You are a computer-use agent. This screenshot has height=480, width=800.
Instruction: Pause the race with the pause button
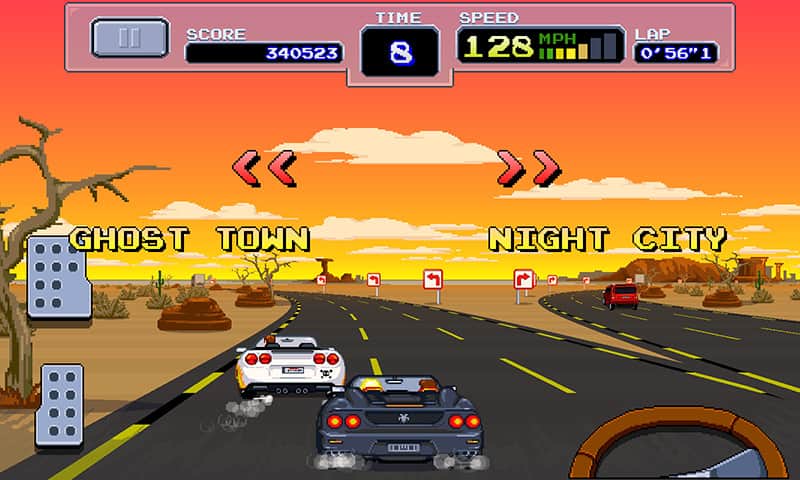130,38
